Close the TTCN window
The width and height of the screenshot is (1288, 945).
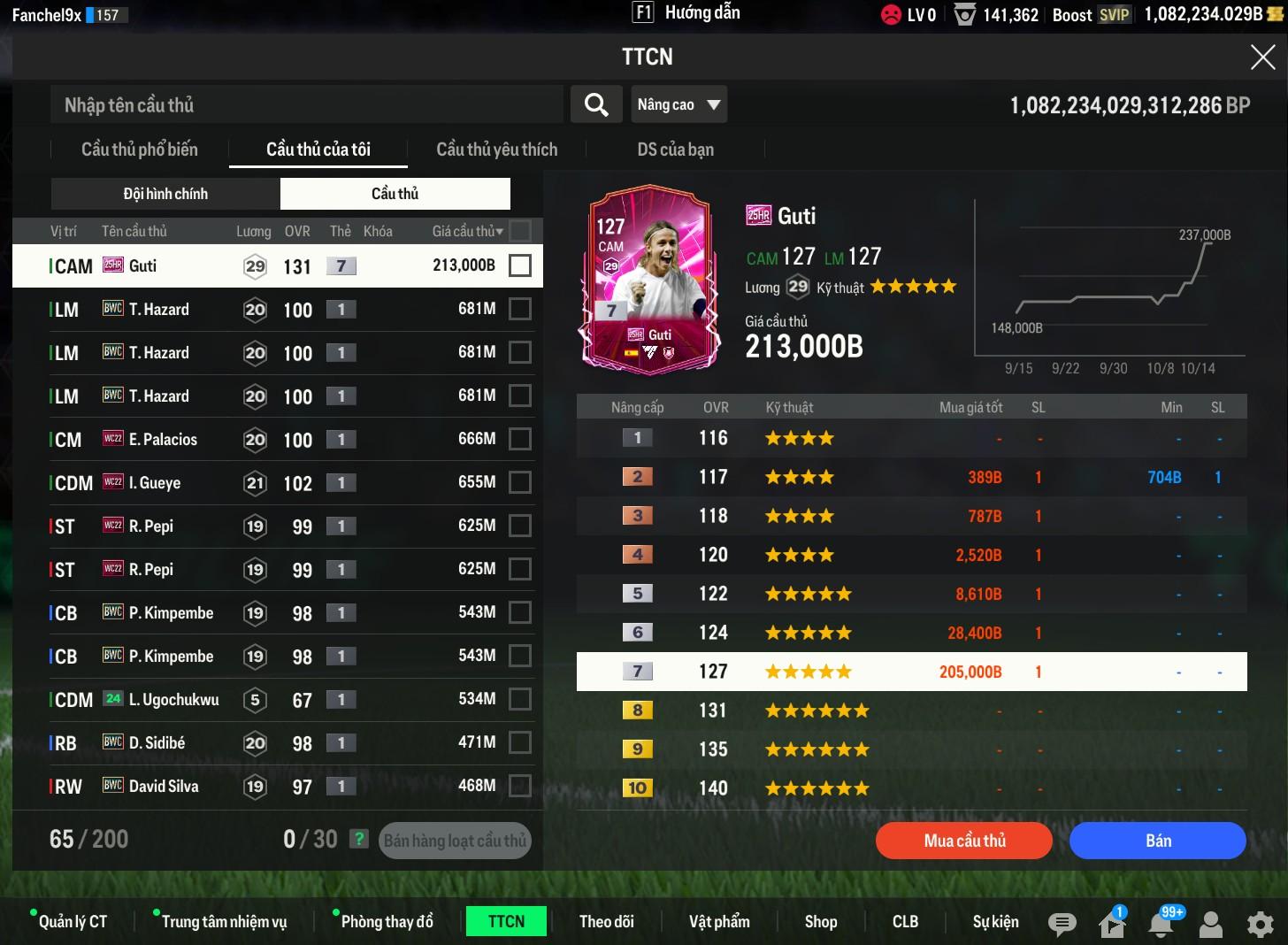click(1262, 58)
